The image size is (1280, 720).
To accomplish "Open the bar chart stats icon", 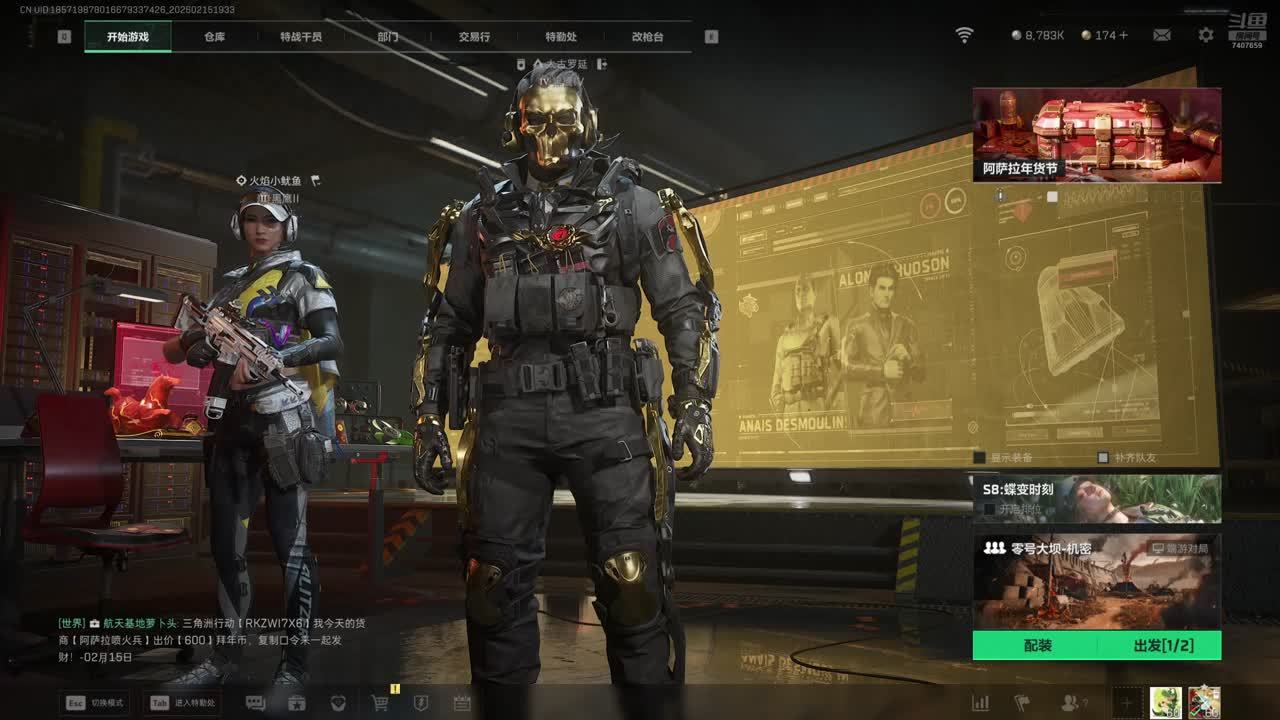I will click(x=981, y=703).
